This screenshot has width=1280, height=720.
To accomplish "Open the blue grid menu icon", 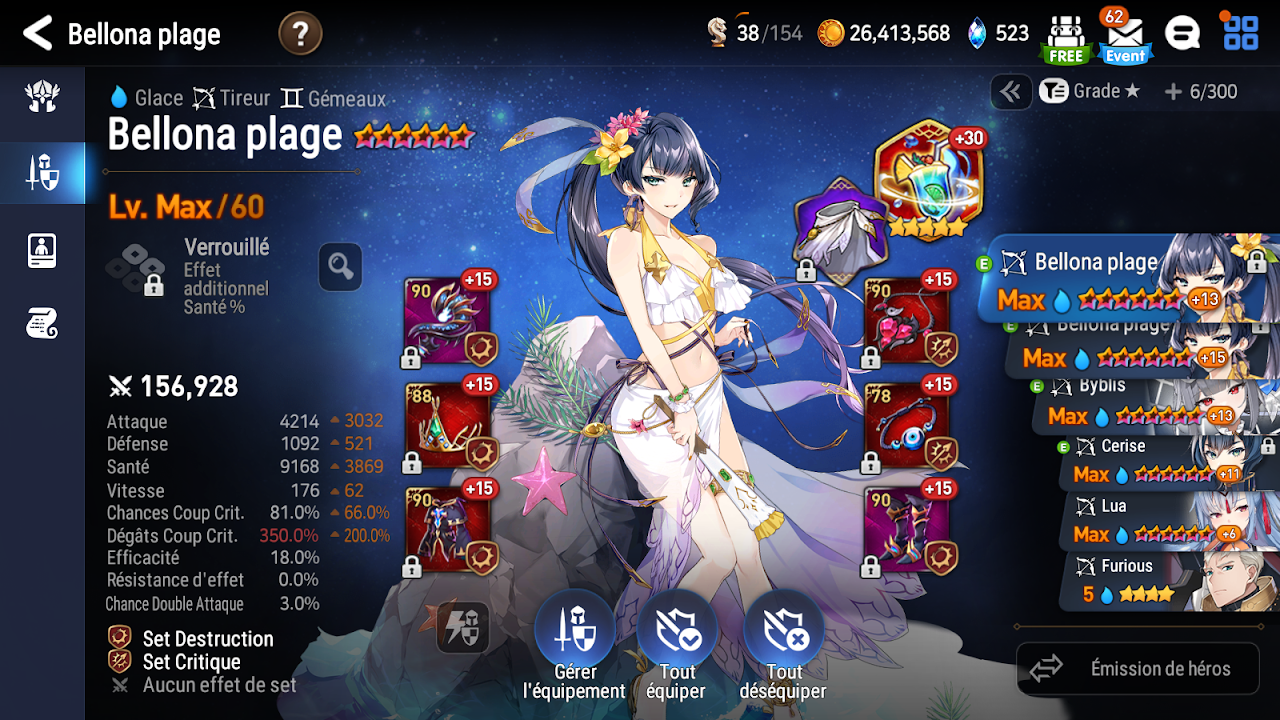I will 1241,32.
